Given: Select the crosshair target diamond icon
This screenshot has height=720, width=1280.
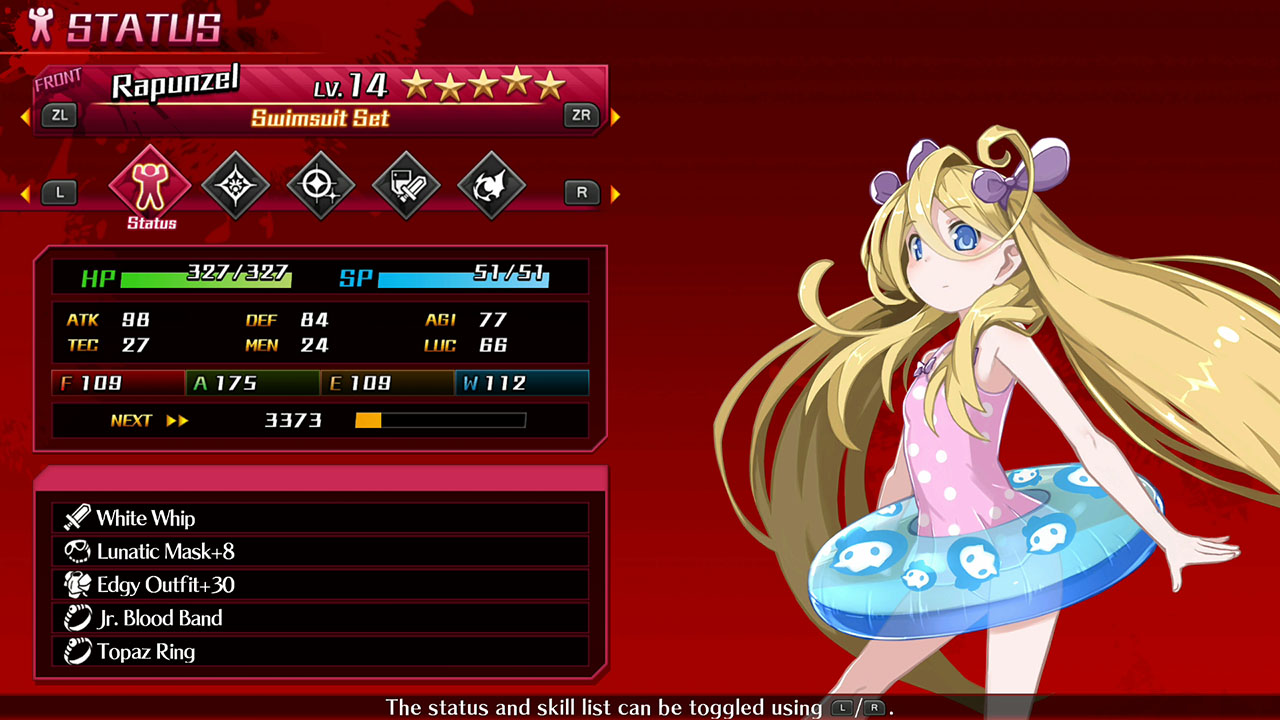Looking at the screenshot, I should point(320,184).
